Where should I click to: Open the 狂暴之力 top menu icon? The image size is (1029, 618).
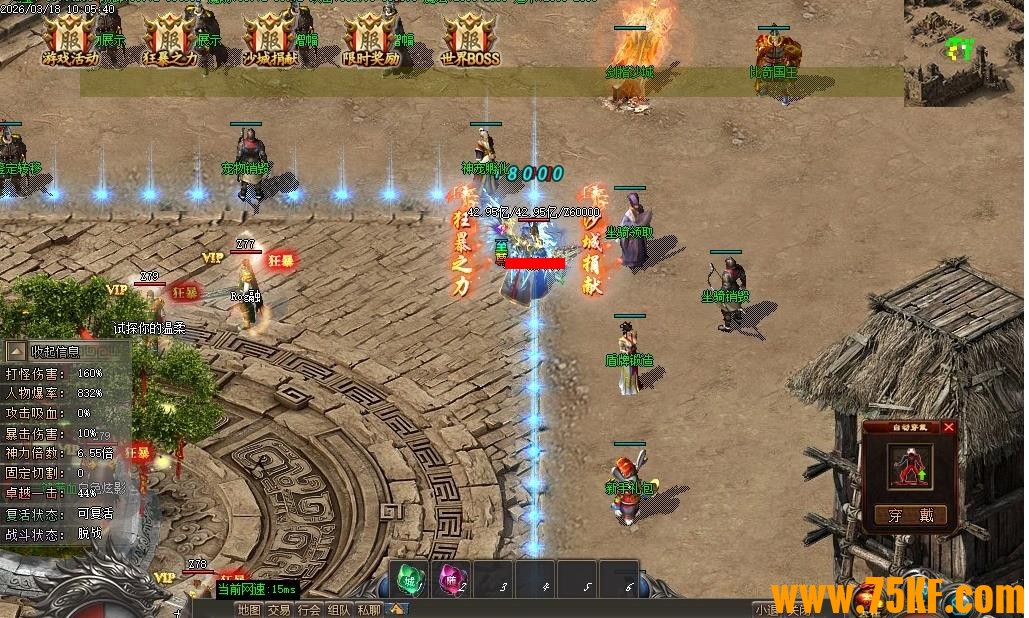[169, 38]
